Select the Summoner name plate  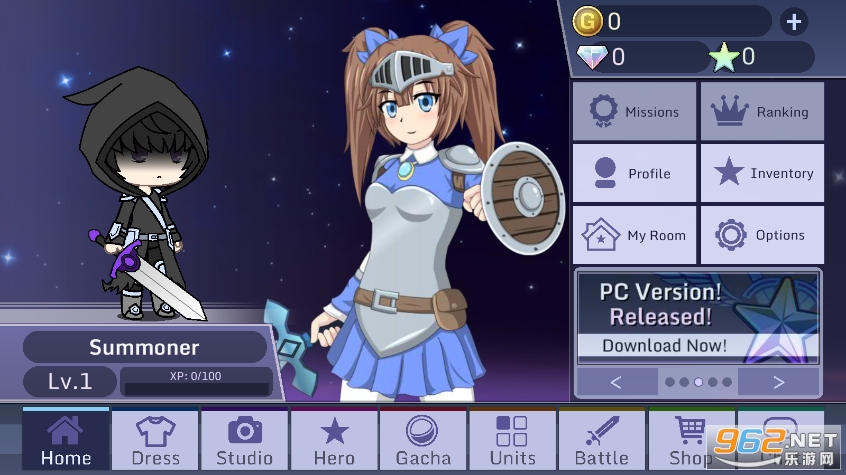click(144, 348)
